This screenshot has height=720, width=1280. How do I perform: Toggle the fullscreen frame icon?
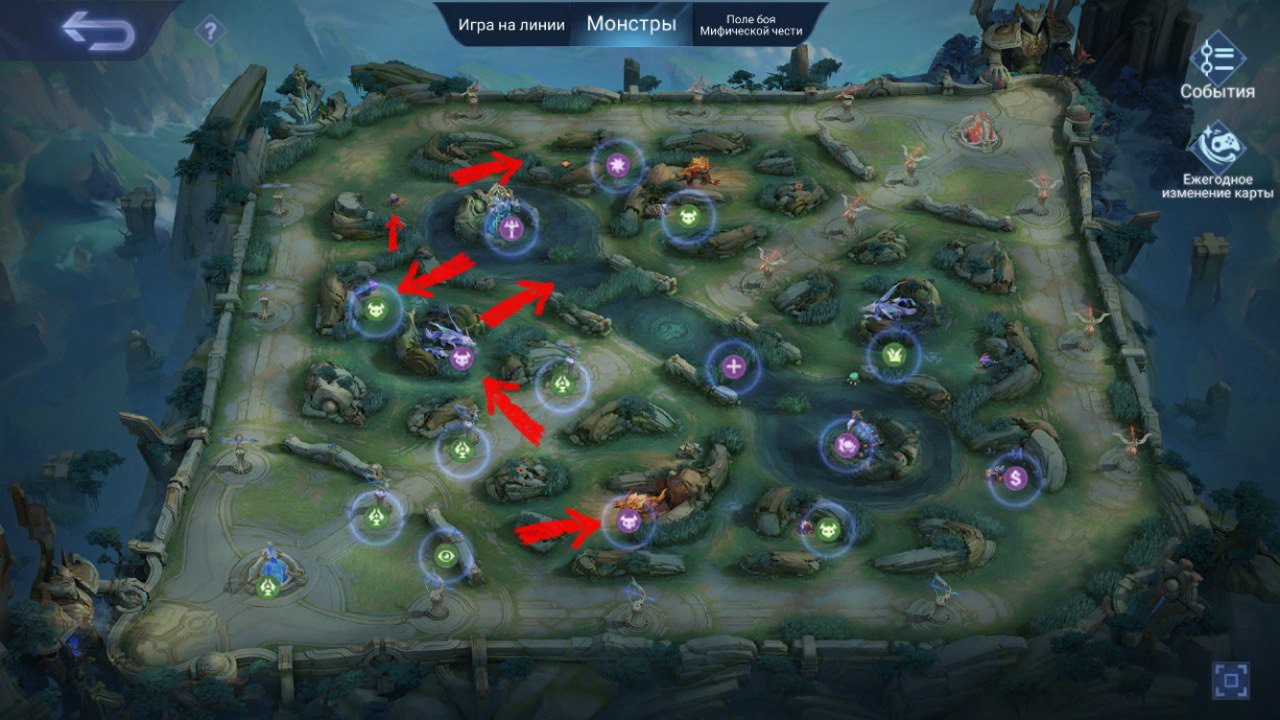click(1231, 680)
